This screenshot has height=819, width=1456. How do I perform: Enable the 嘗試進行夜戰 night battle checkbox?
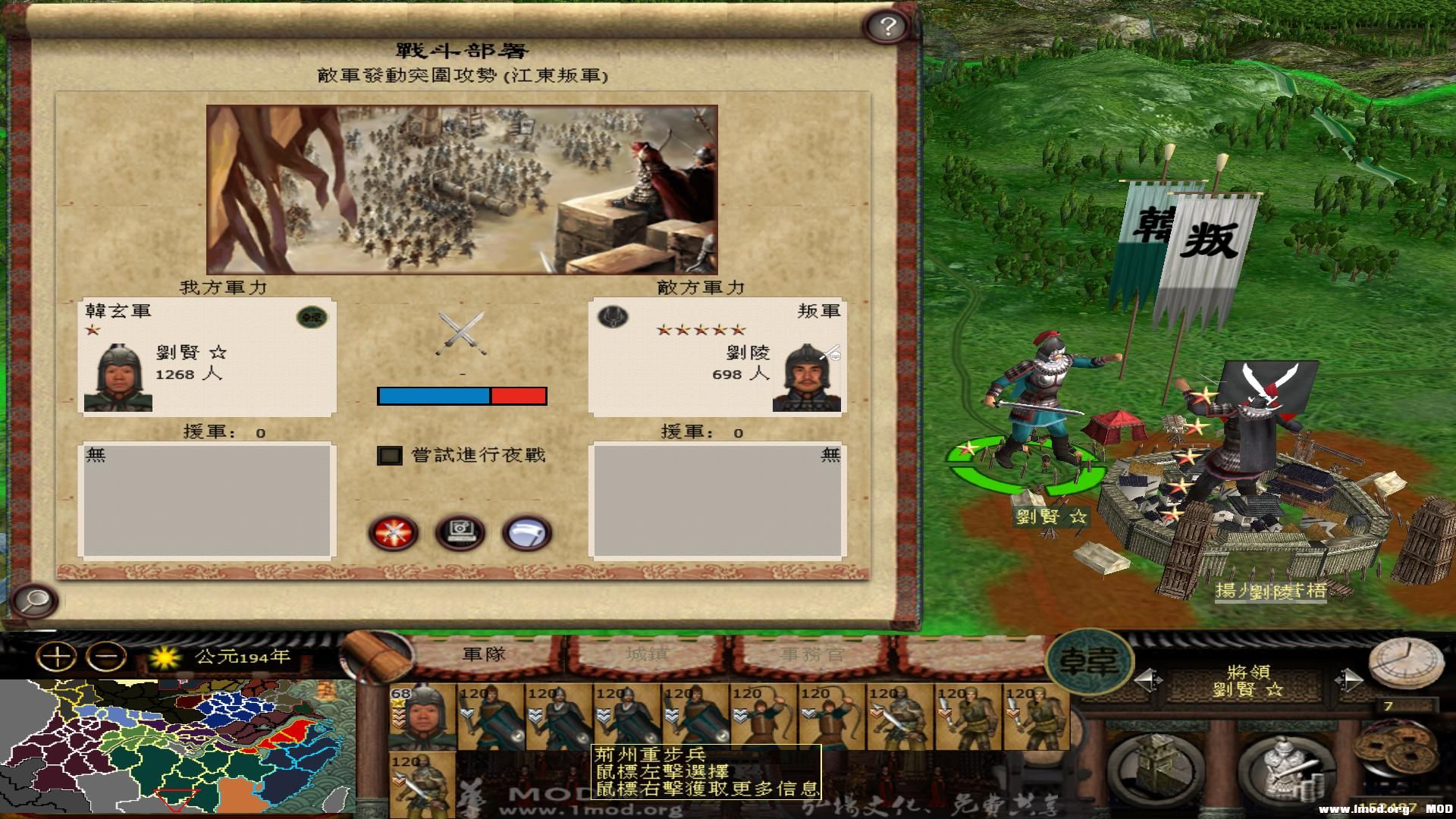pos(391,455)
